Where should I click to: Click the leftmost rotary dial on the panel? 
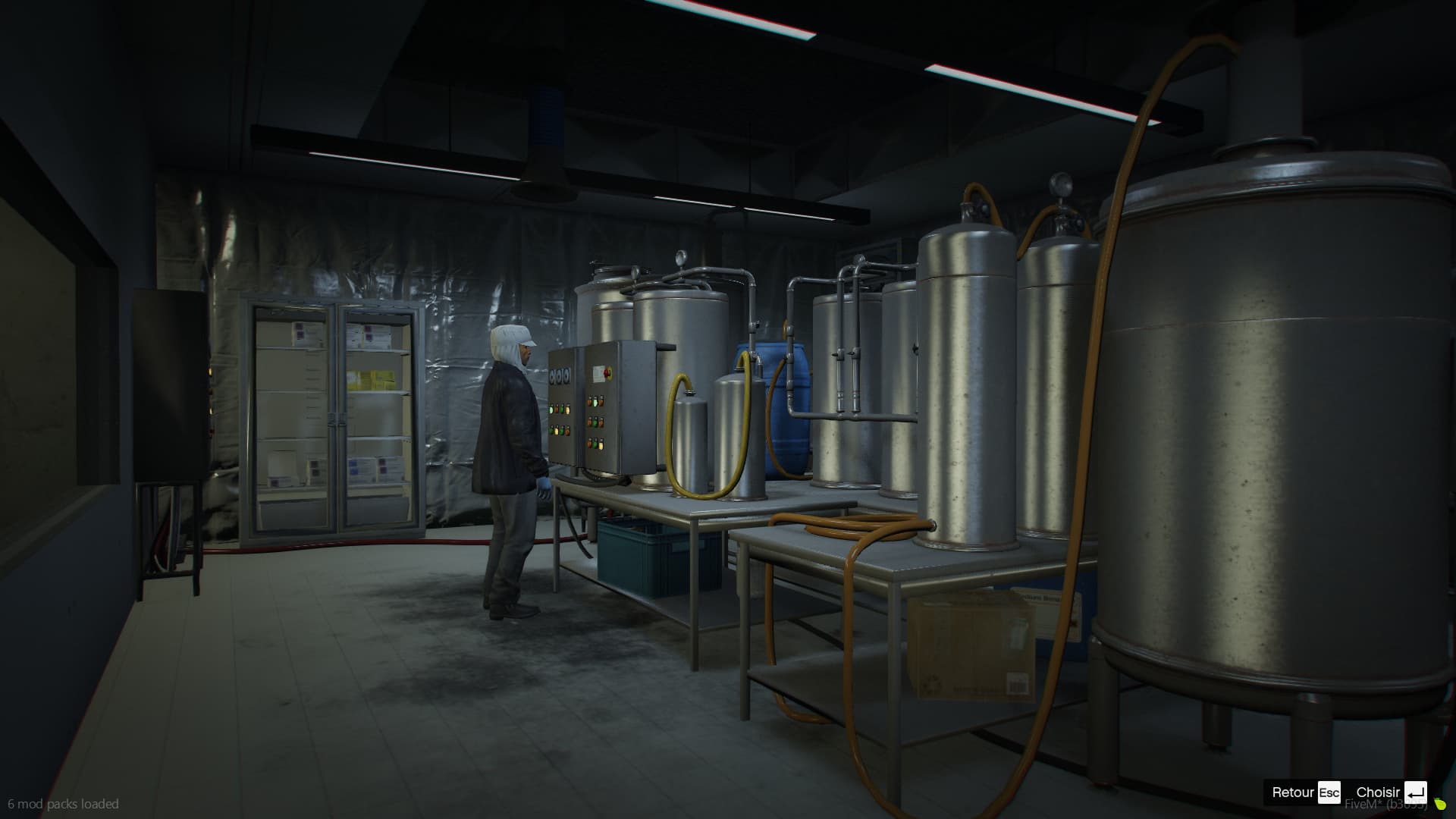pos(552,375)
